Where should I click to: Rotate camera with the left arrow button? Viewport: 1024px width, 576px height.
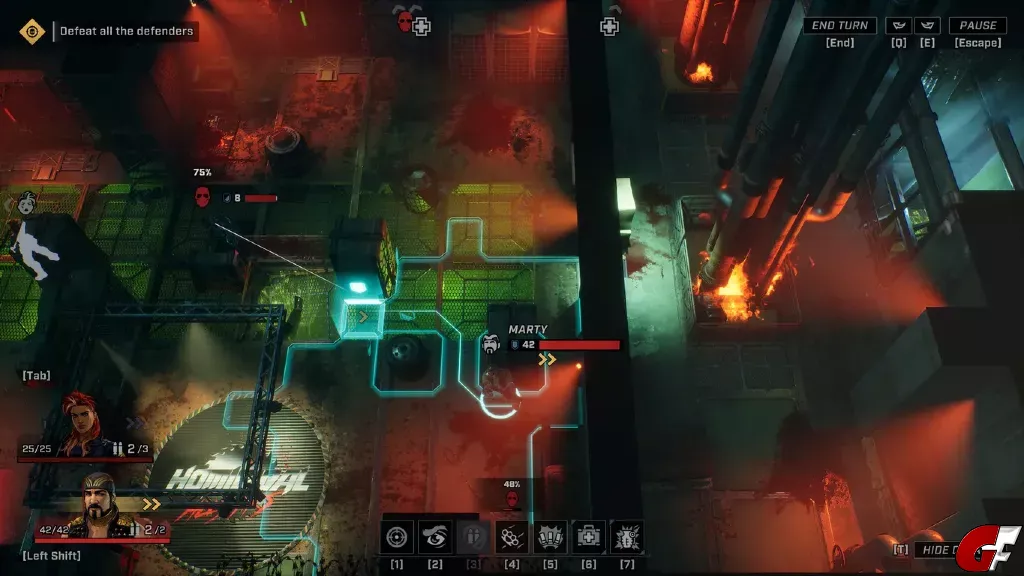point(901,26)
